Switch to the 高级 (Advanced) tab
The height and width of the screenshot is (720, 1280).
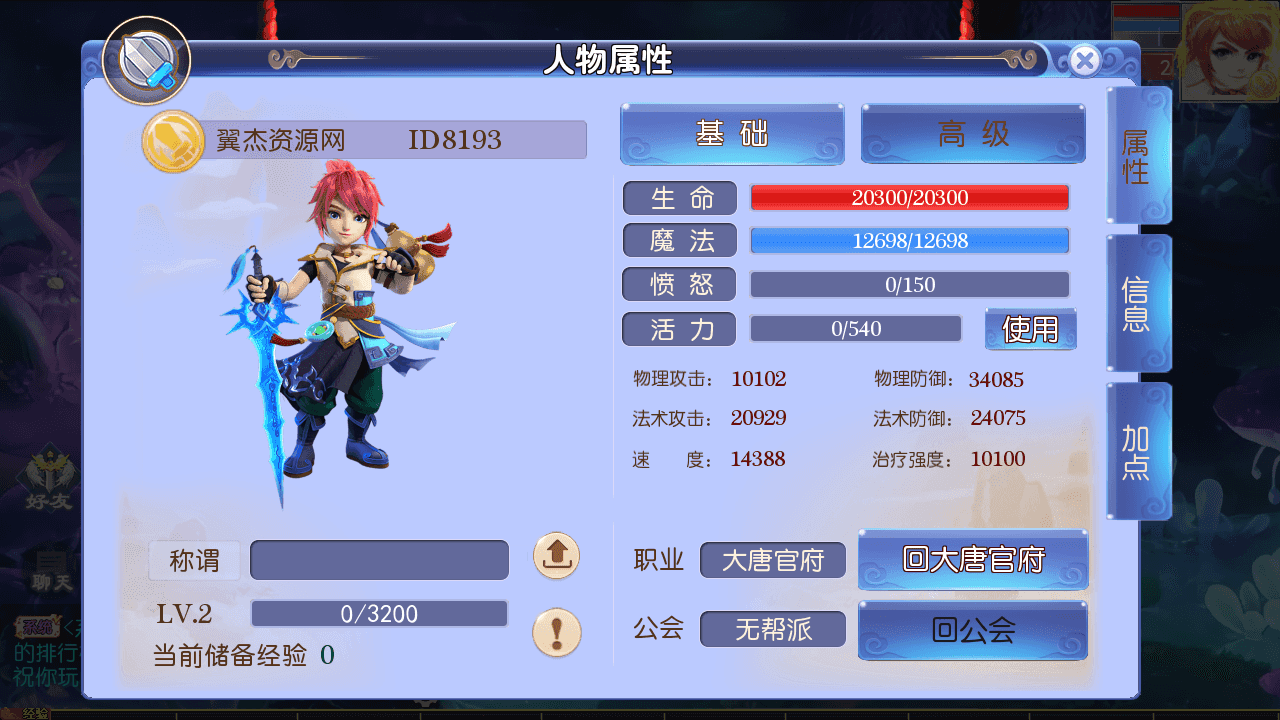972,134
